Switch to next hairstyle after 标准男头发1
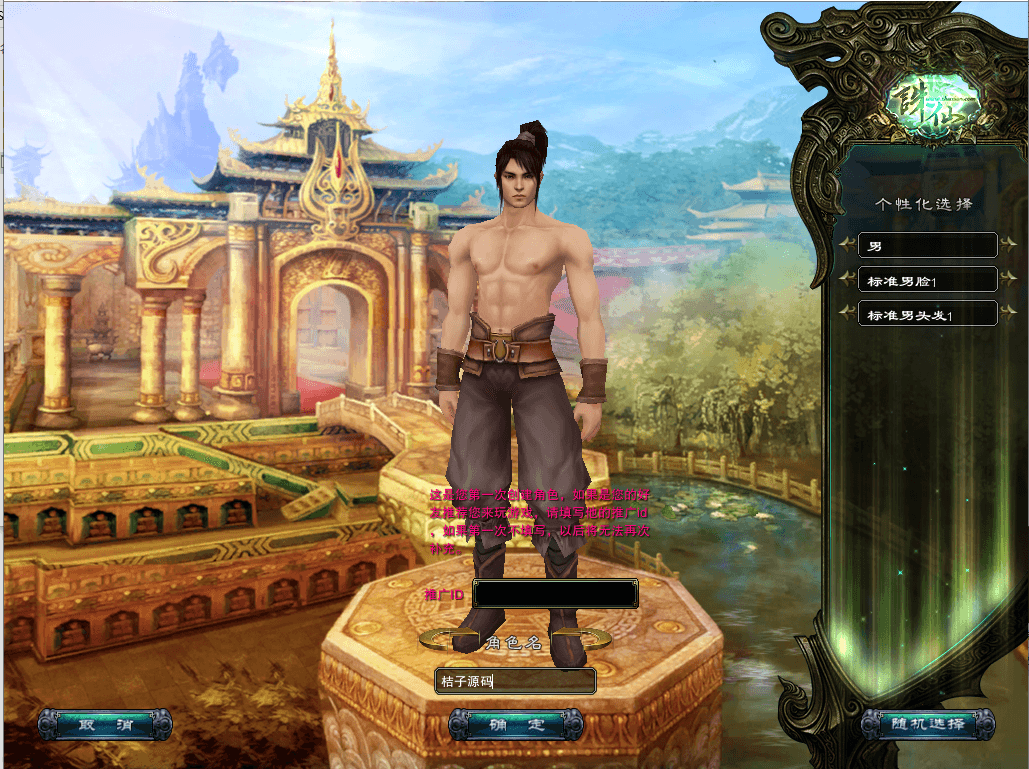The height and width of the screenshot is (769, 1029). point(1008,313)
